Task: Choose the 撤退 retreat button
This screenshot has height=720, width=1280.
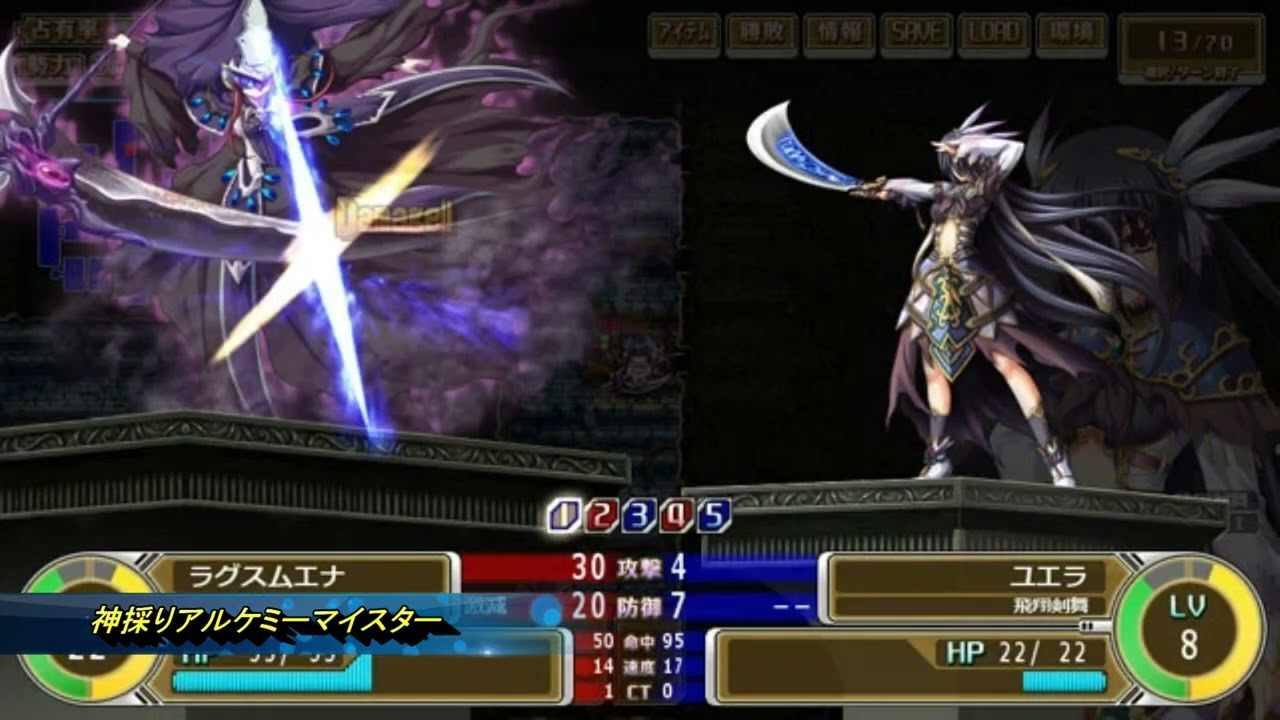Action: coord(762,35)
